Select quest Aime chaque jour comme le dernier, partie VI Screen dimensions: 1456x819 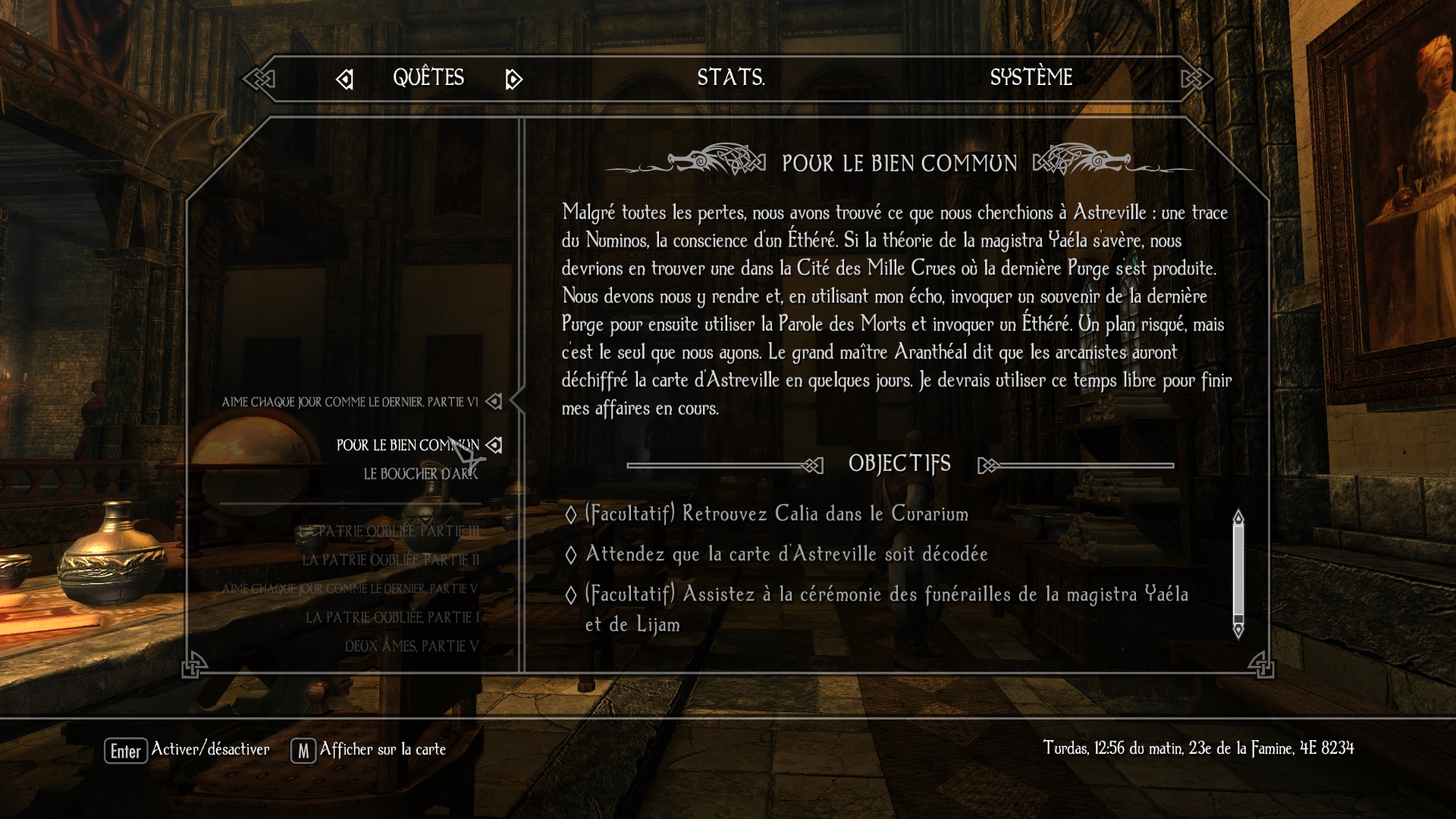350,402
